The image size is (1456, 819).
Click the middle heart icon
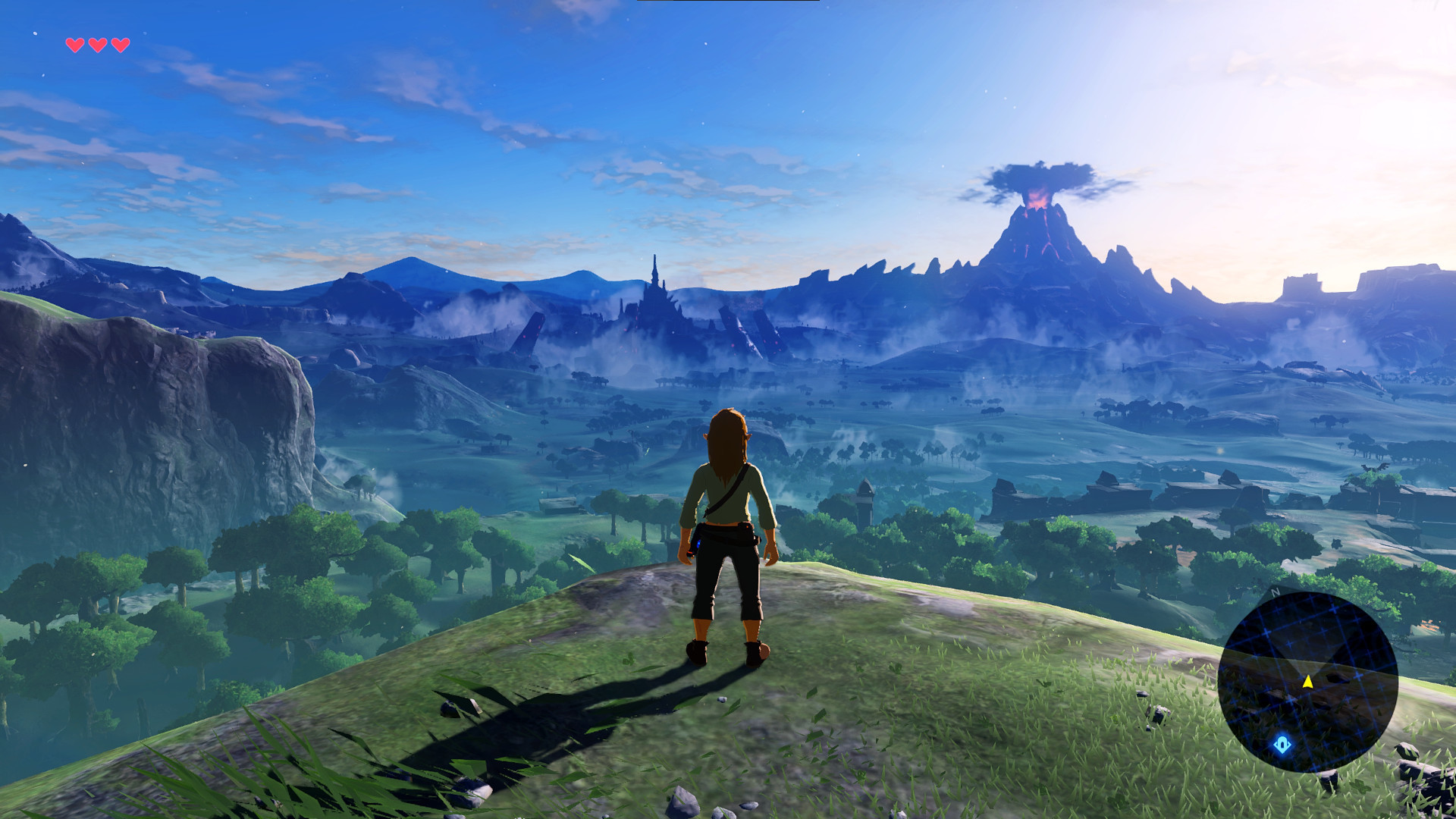click(x=96, y=44)
